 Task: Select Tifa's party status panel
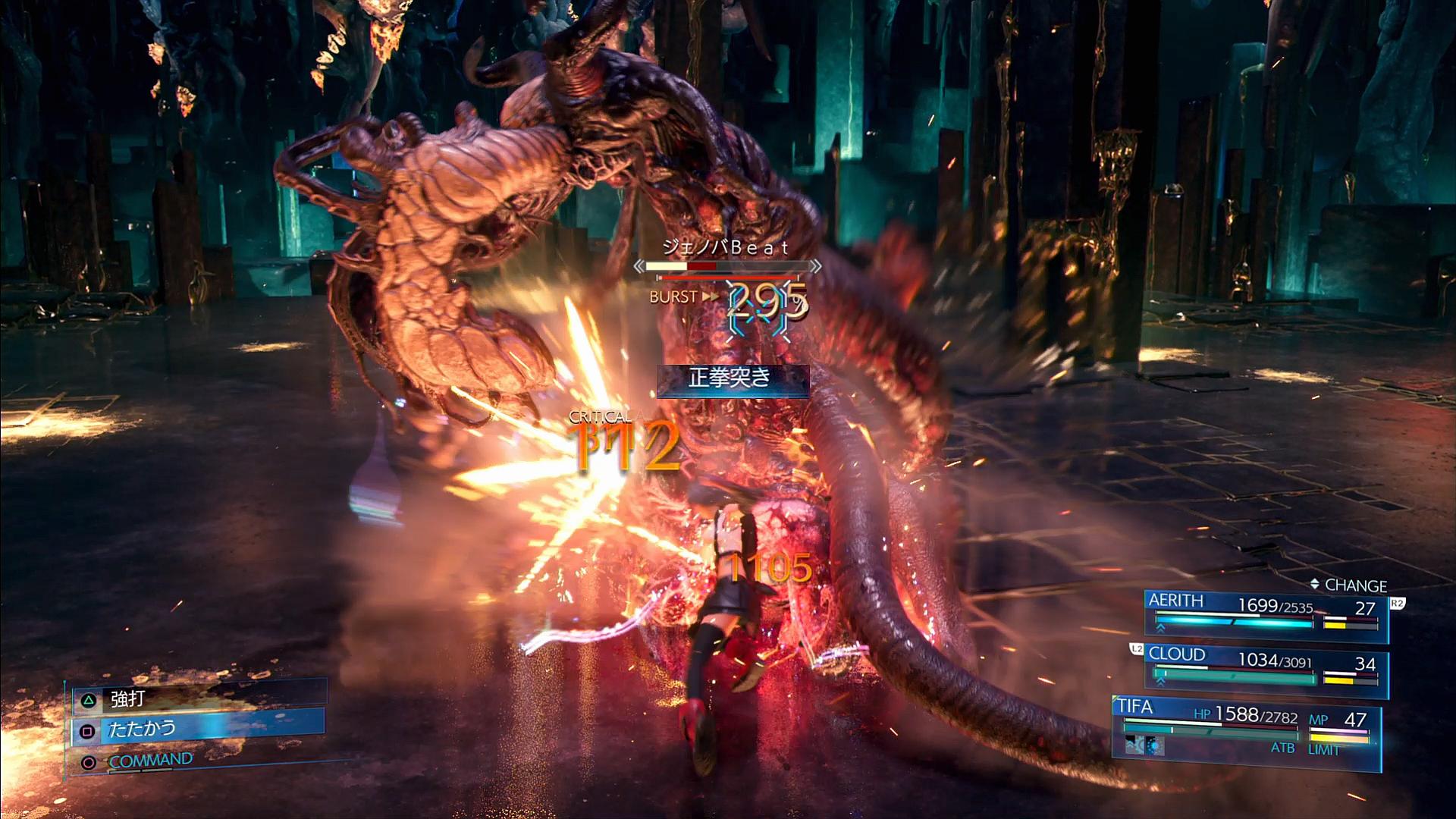(1245, 726)
